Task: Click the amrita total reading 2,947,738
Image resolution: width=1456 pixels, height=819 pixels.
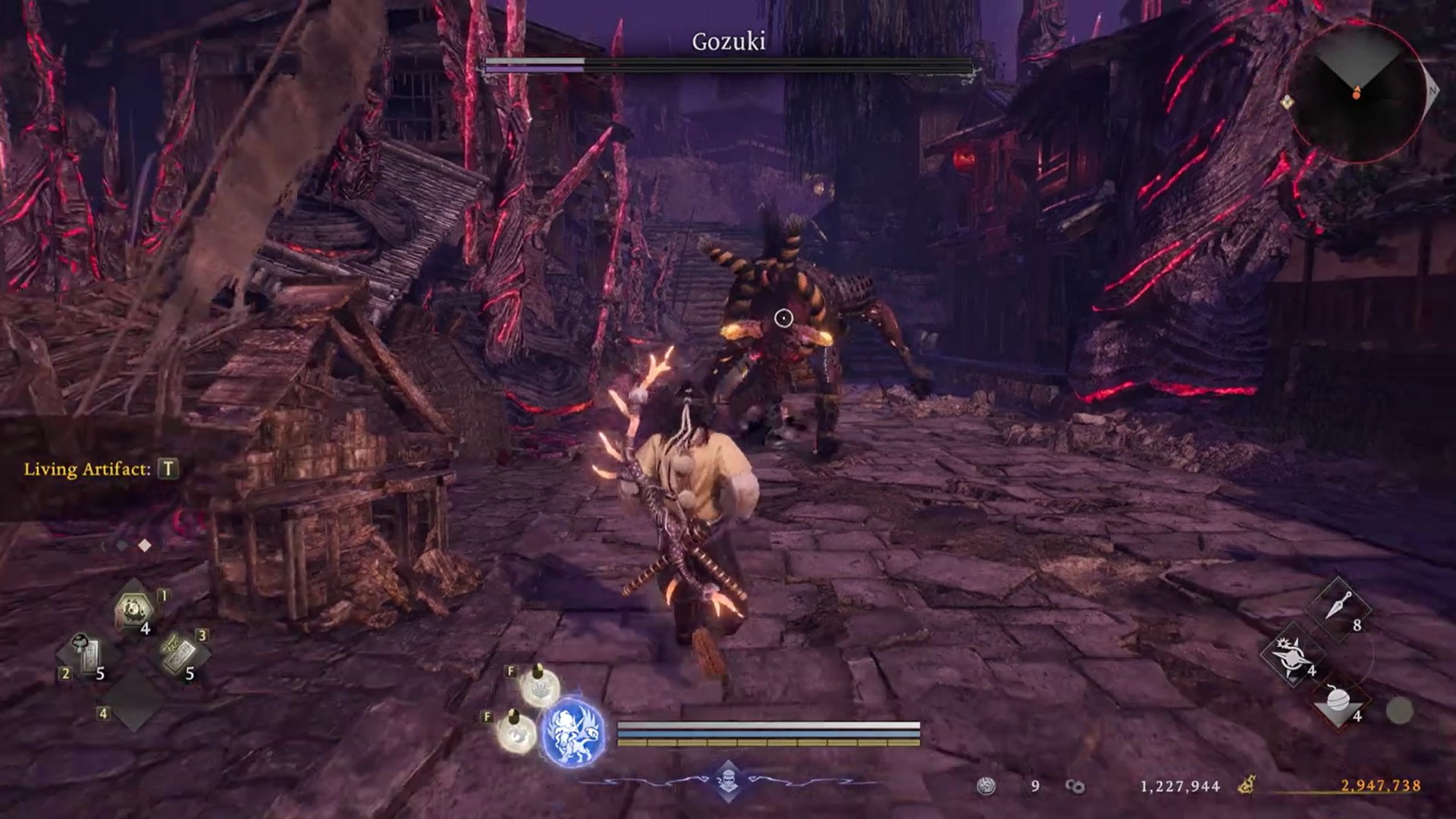Action: point(1381,786)
